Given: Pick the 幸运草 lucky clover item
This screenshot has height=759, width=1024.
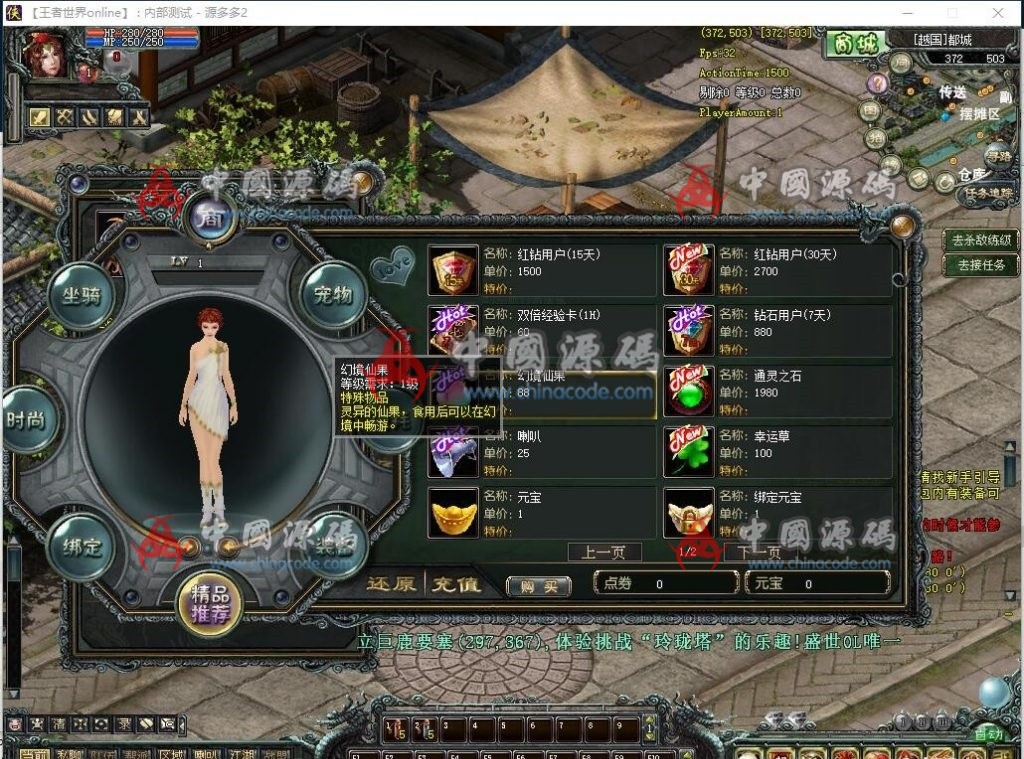Looking at the screenshot, I should 689,452.
